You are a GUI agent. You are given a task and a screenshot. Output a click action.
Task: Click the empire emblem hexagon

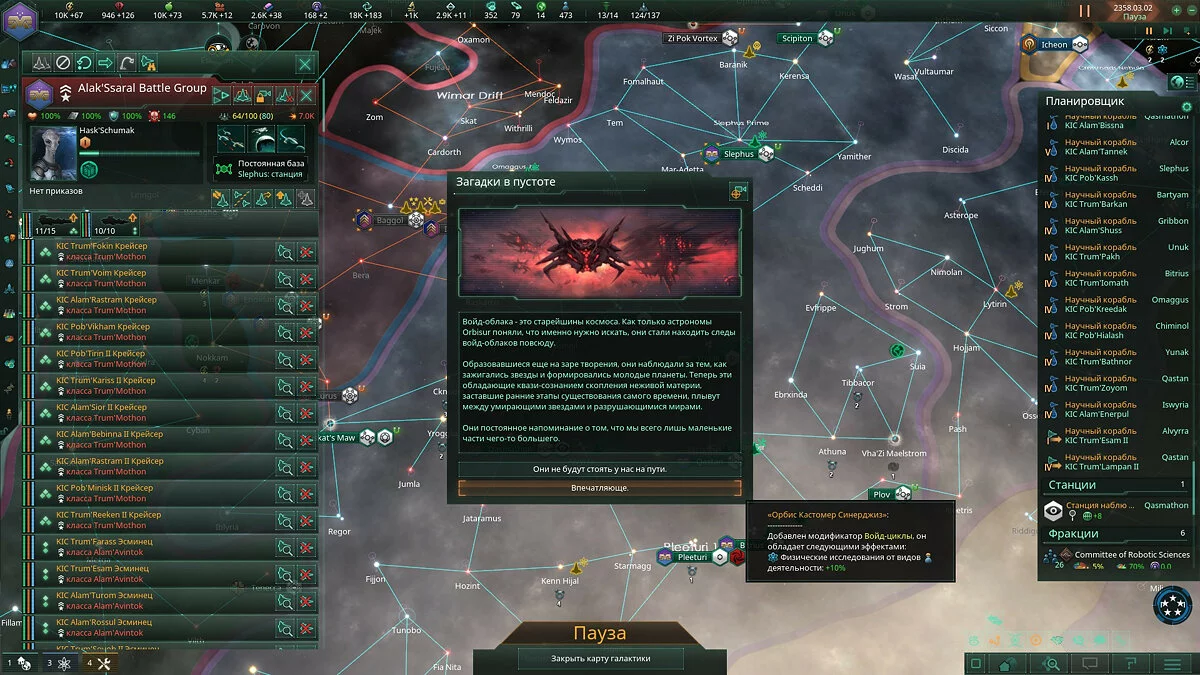tap(18, 22)
